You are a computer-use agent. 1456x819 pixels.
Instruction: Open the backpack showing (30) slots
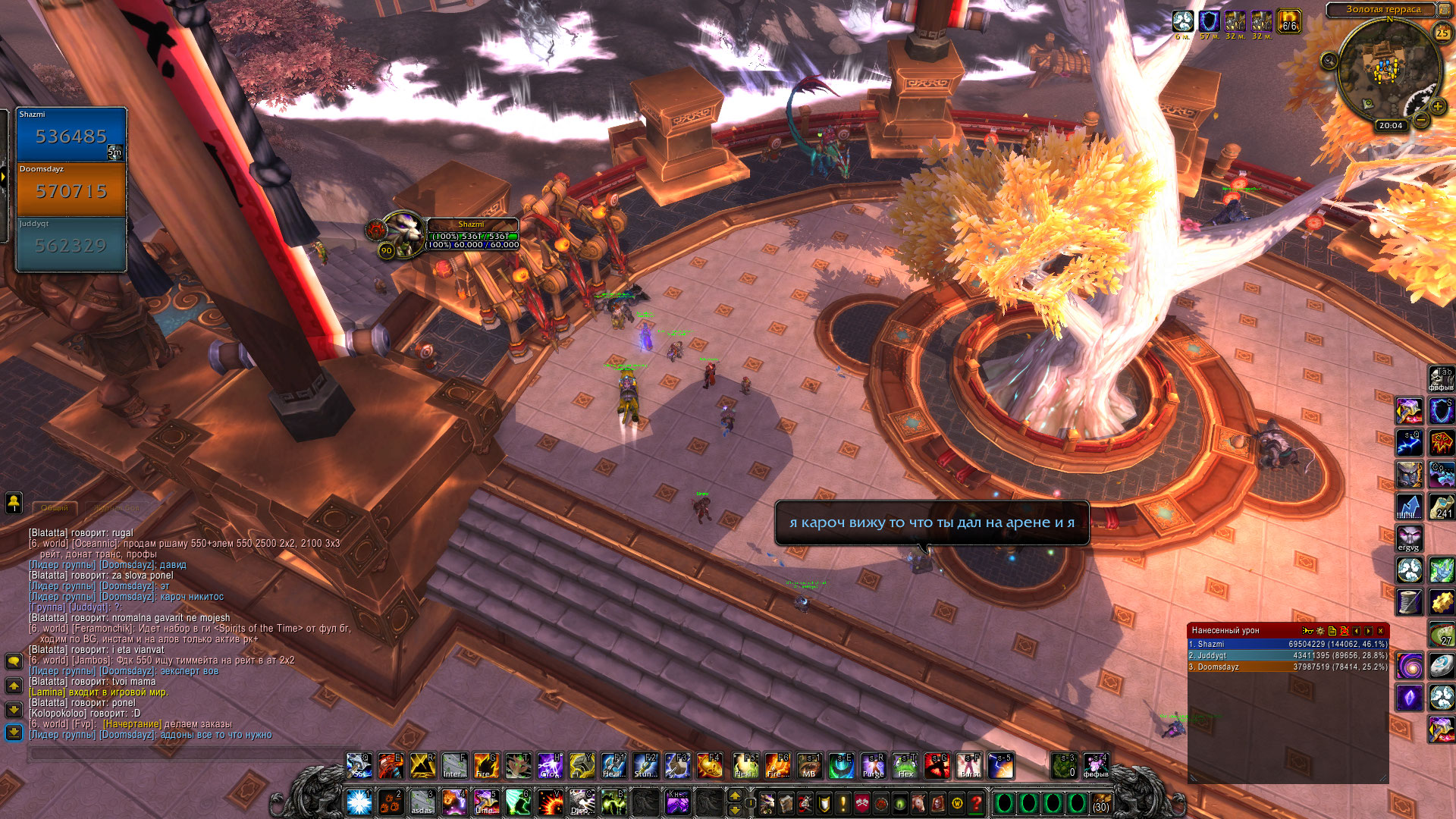(1101, 802)
